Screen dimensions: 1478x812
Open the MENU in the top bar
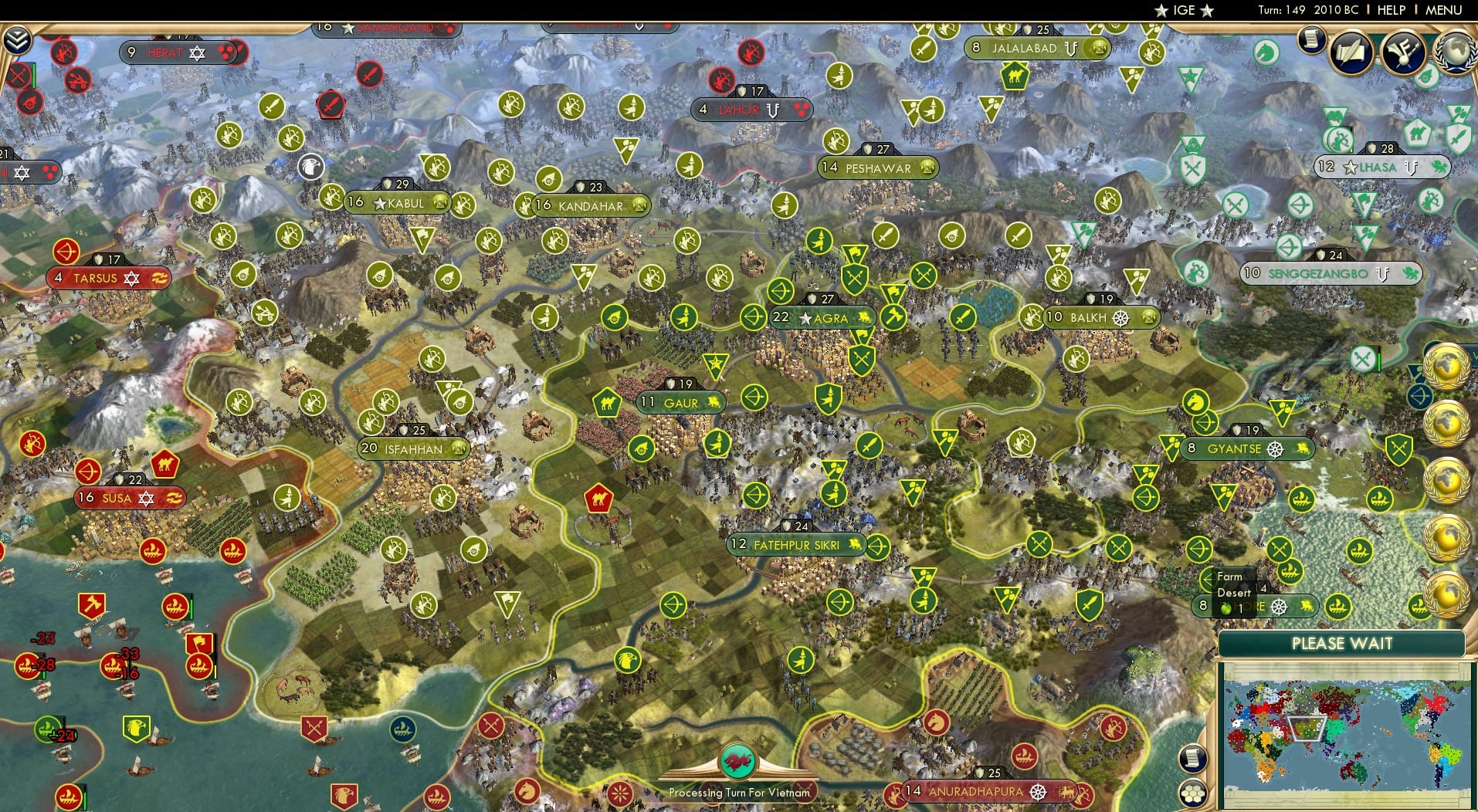pyautogui.click(x=1442, y=10)
